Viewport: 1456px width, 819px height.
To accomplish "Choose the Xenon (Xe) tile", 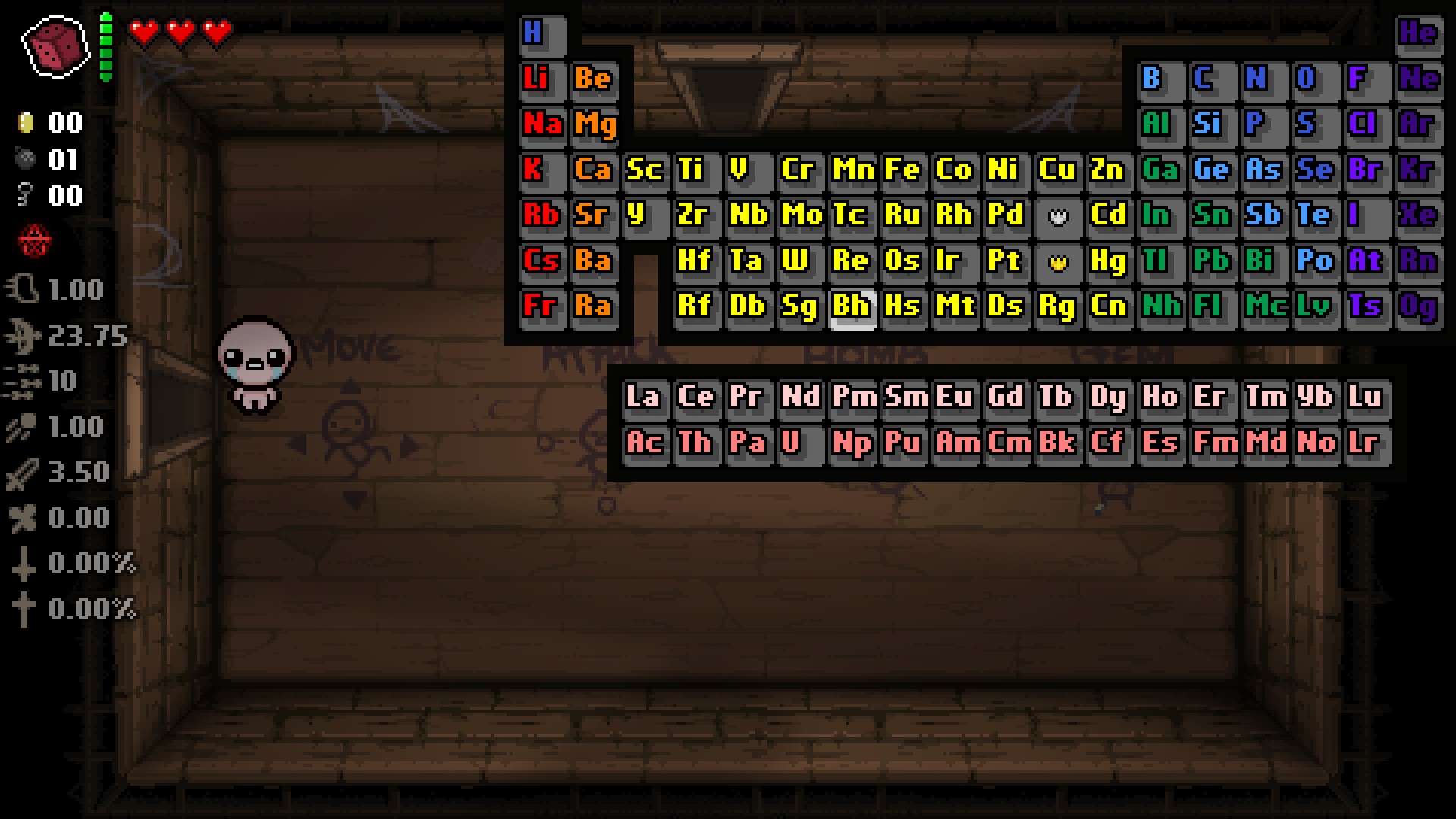I will 1417,216.
